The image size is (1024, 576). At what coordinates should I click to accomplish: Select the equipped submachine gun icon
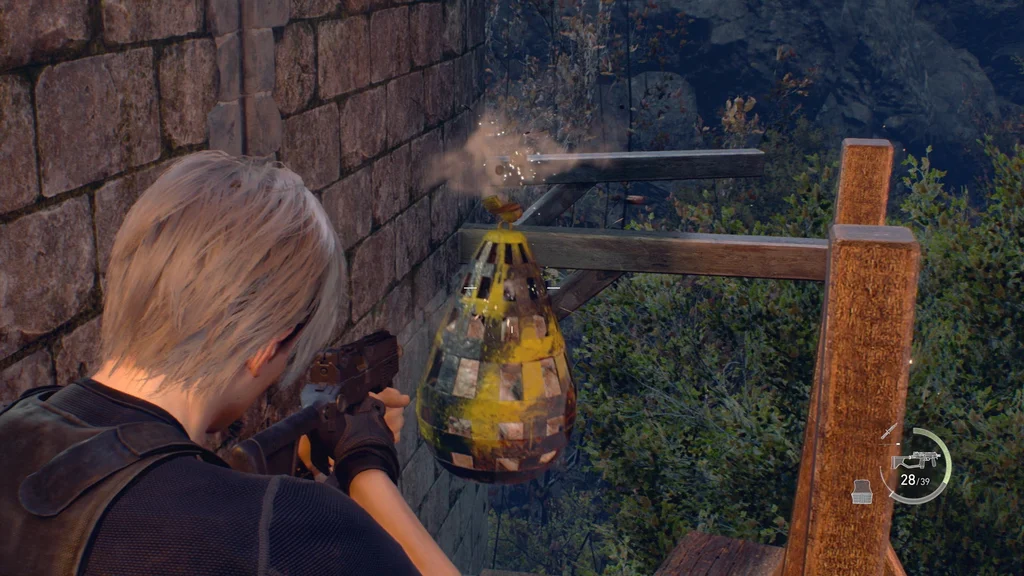click(x=913, y=460)
